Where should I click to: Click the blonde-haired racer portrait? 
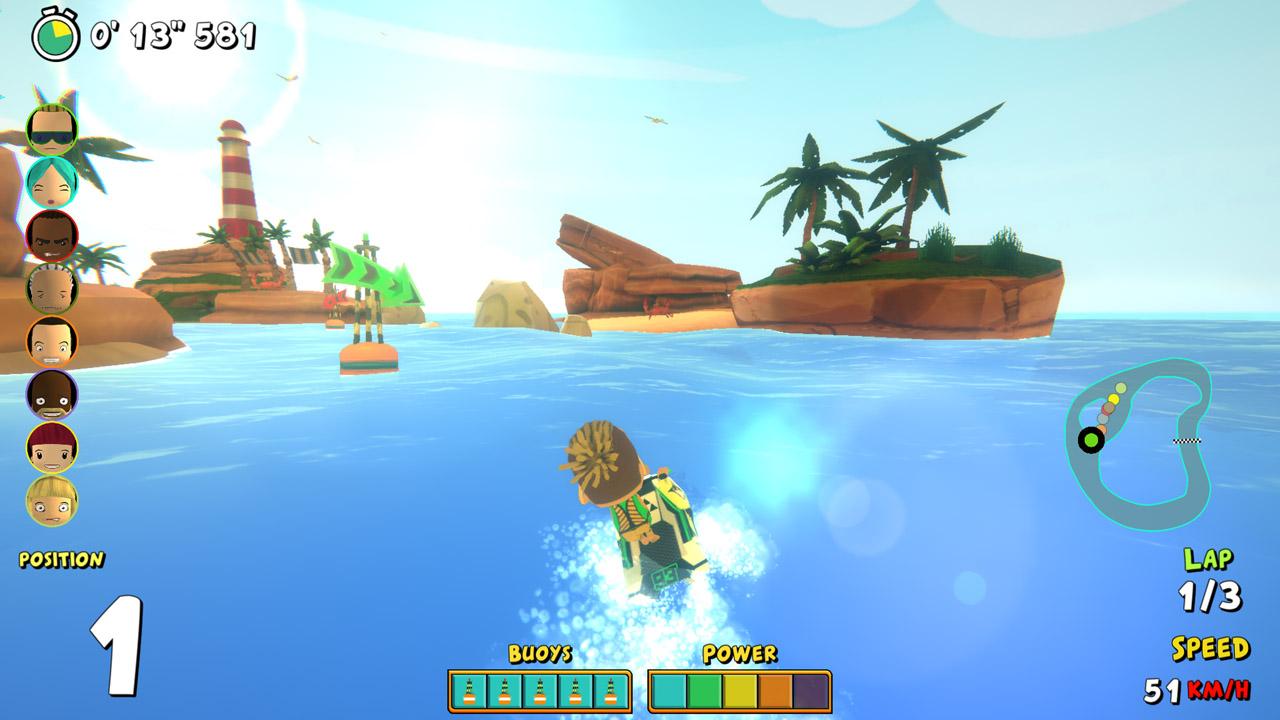pyautogui.click(x=52, y=500)
